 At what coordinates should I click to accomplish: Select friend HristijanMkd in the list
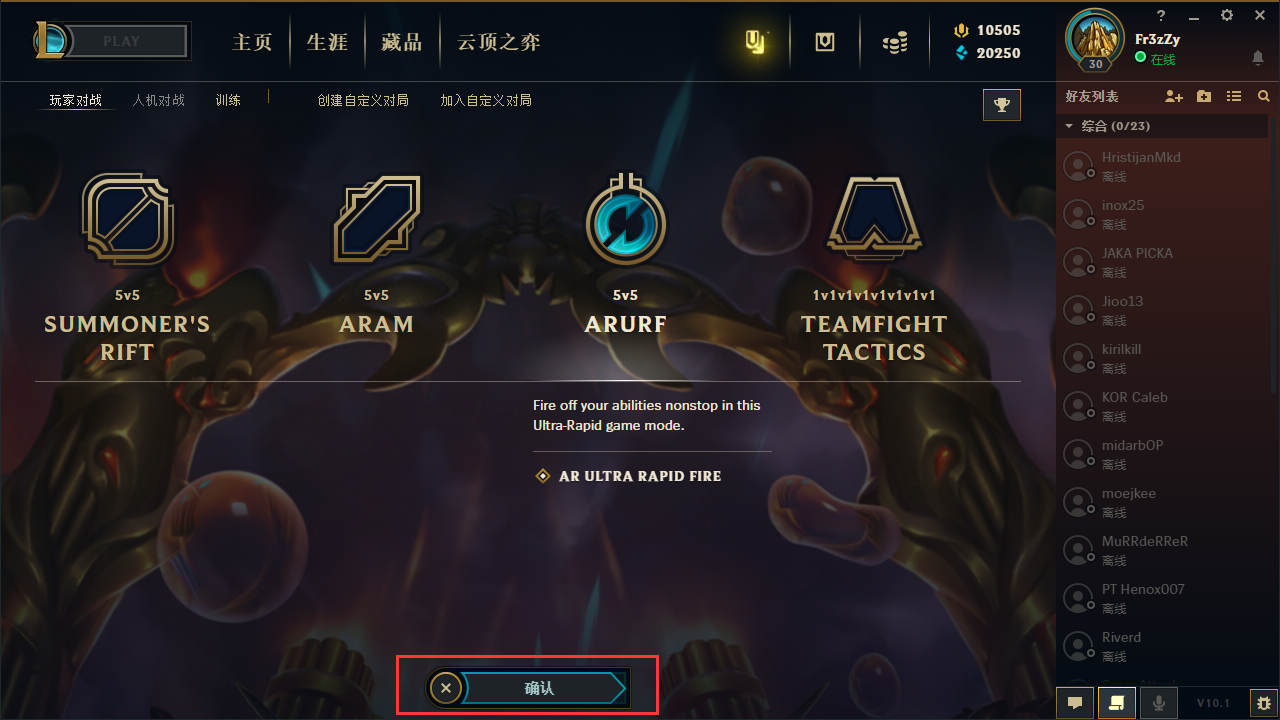(1140, 166)
